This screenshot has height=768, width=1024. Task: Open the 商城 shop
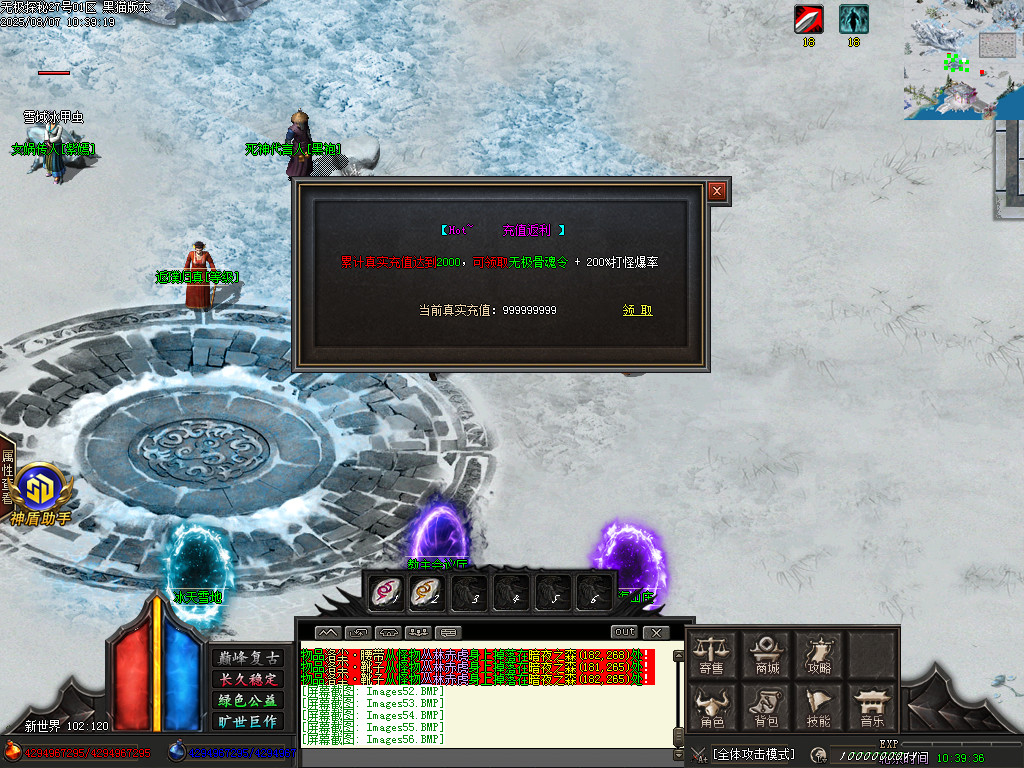point(767,655)
